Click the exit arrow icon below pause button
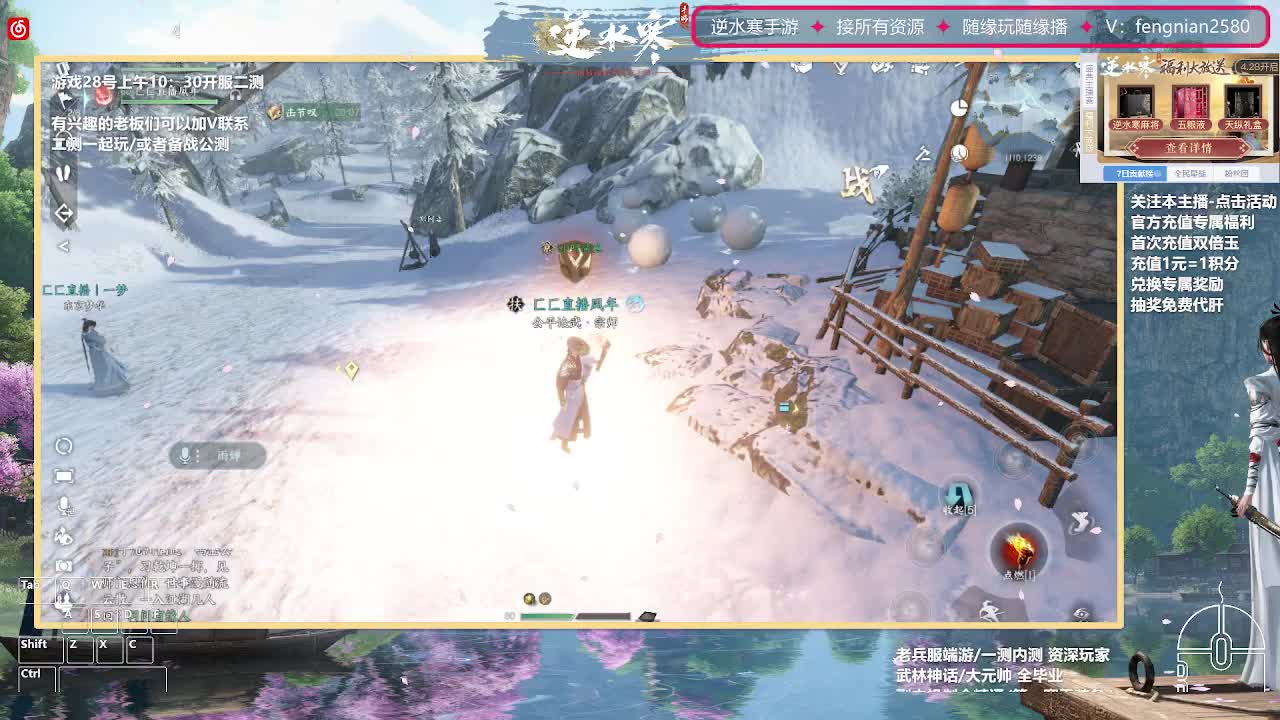The image size is (1280, 720). tap(64, 213)
